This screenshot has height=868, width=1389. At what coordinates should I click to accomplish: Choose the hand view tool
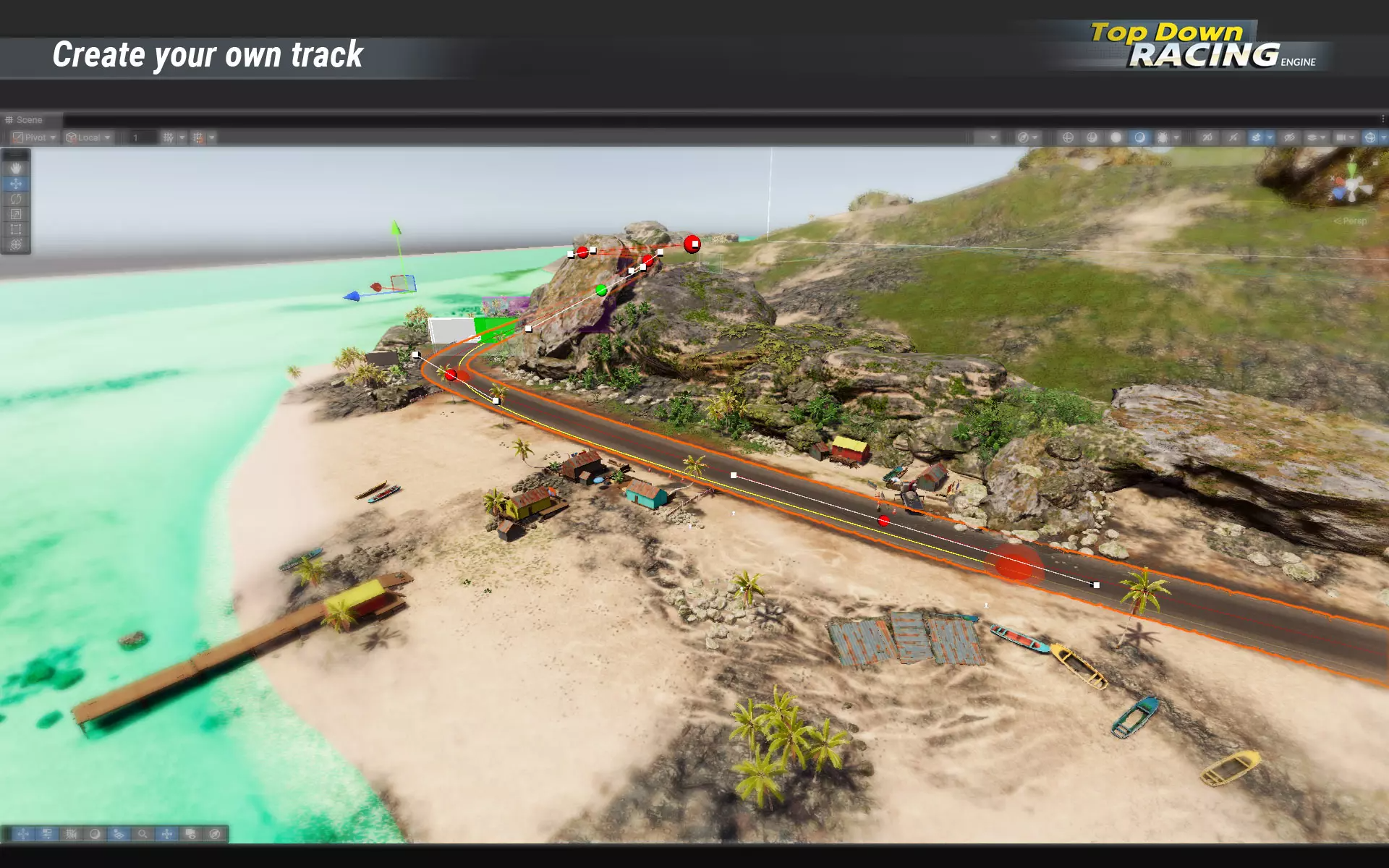pos(16,169)
